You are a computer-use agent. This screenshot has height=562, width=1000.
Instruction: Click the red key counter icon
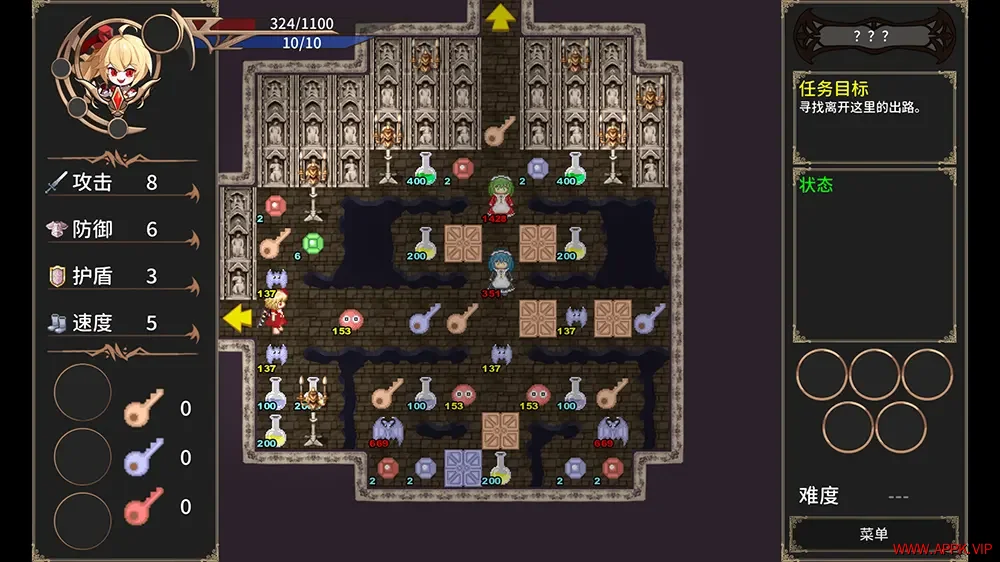143,507
